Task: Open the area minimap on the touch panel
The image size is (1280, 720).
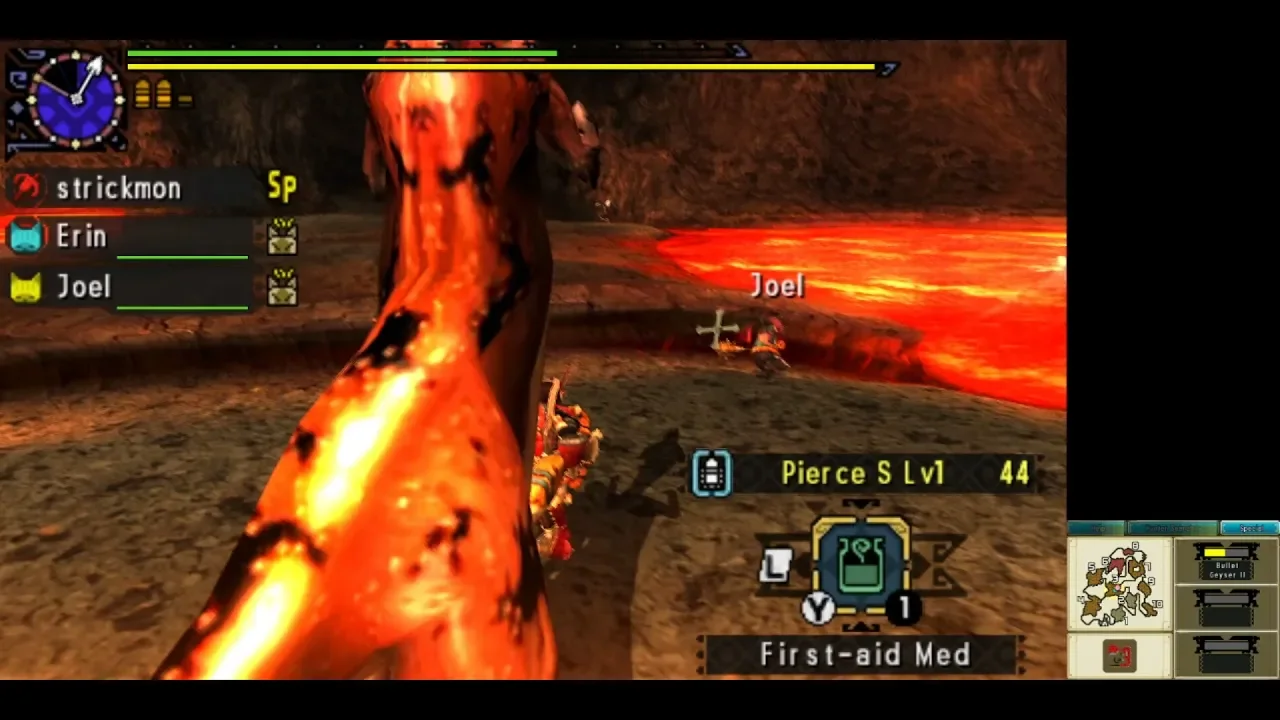Action: (x=1119, y=584)
